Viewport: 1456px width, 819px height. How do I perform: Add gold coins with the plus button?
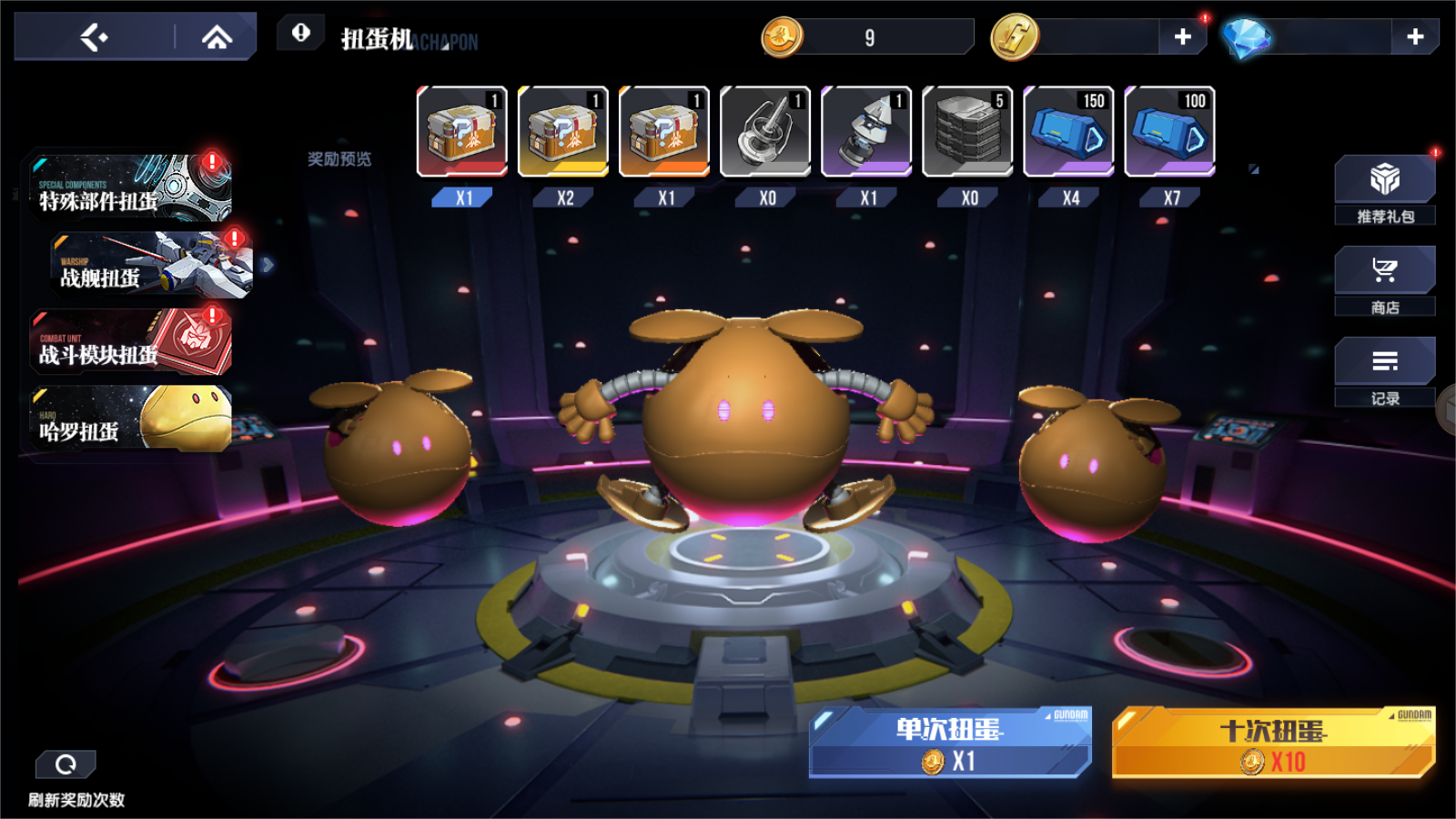(1182, 36)
